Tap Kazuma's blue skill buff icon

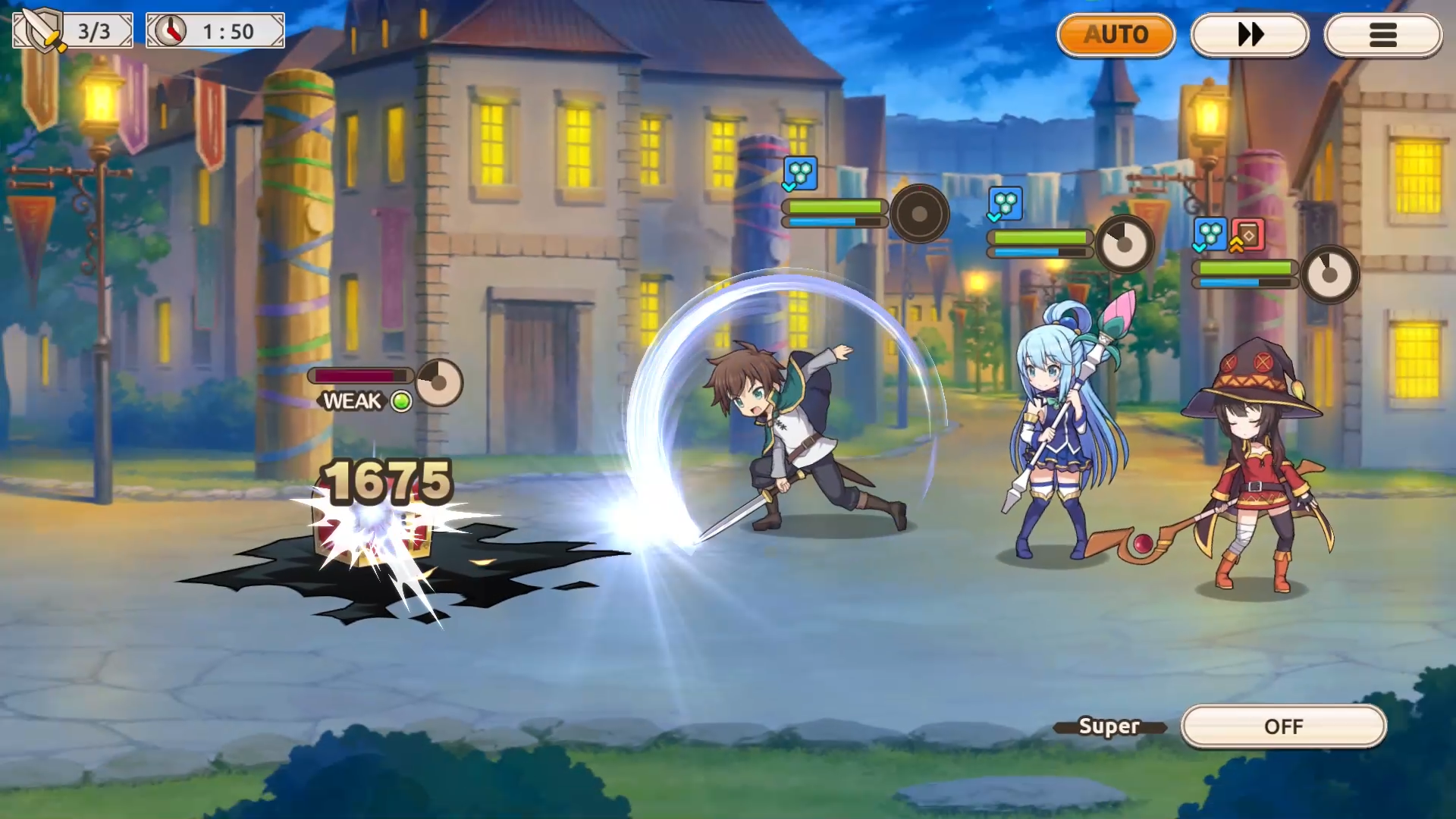point(800,173)
